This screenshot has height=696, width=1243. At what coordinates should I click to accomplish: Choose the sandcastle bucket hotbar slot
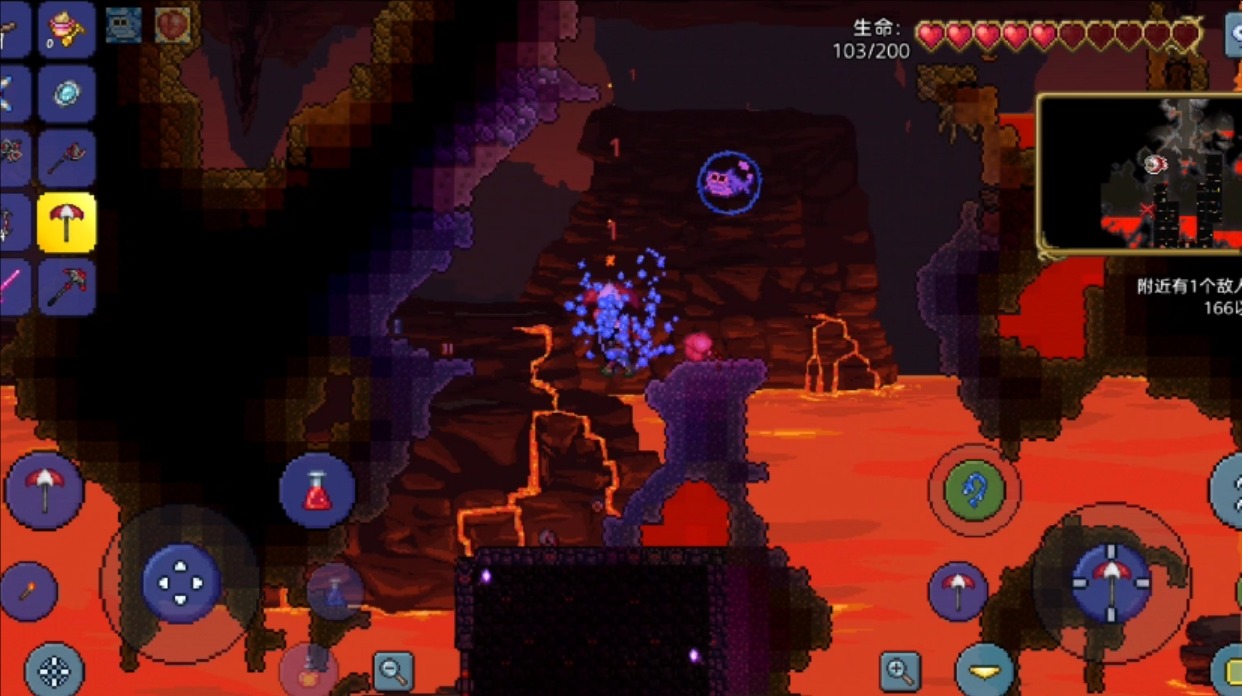pyautogui.click(x=67, y=30)
